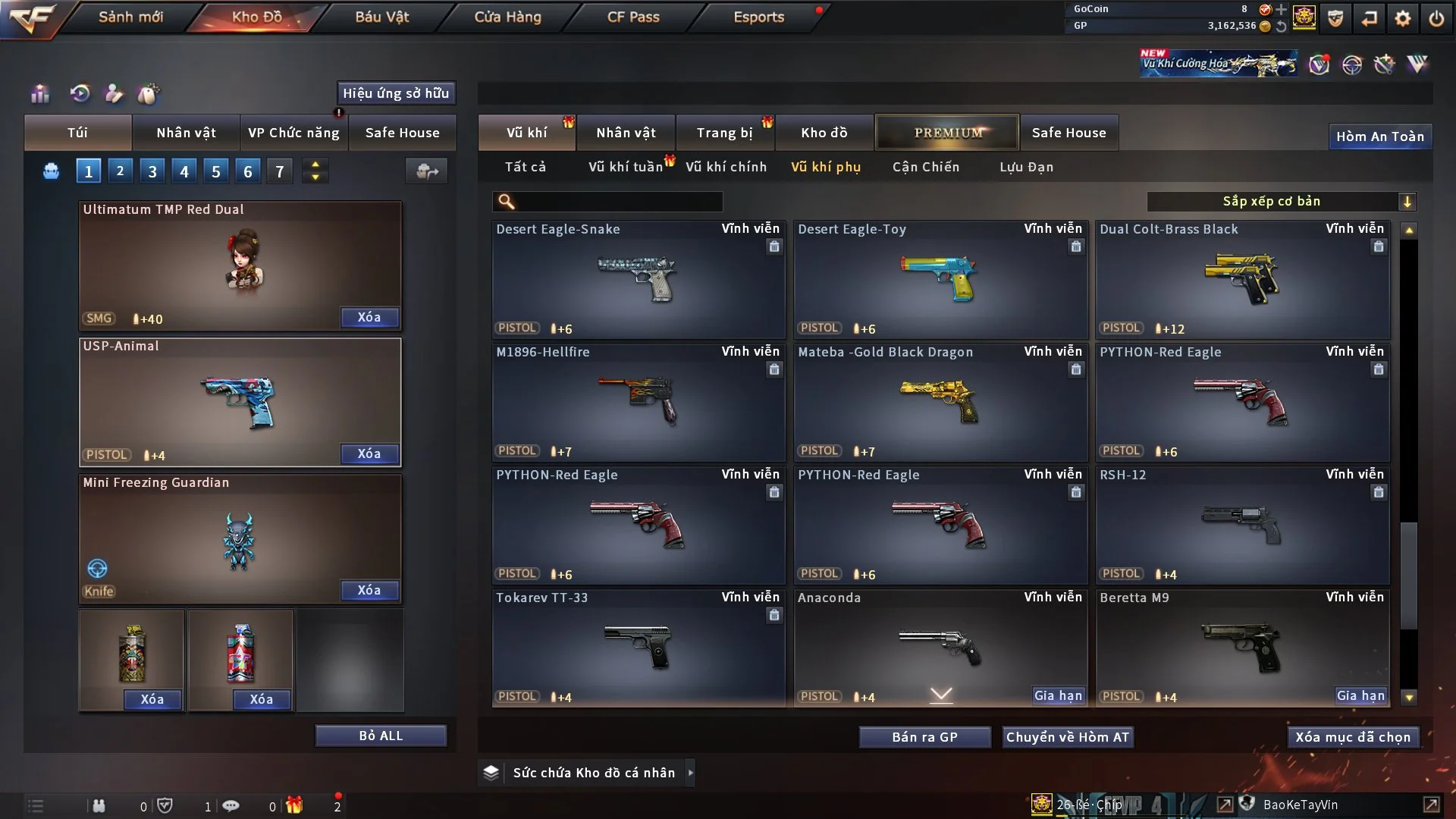Go to the CF Pass menu
This screenshot has width=1456, height=819.
(x=633, y=17)
